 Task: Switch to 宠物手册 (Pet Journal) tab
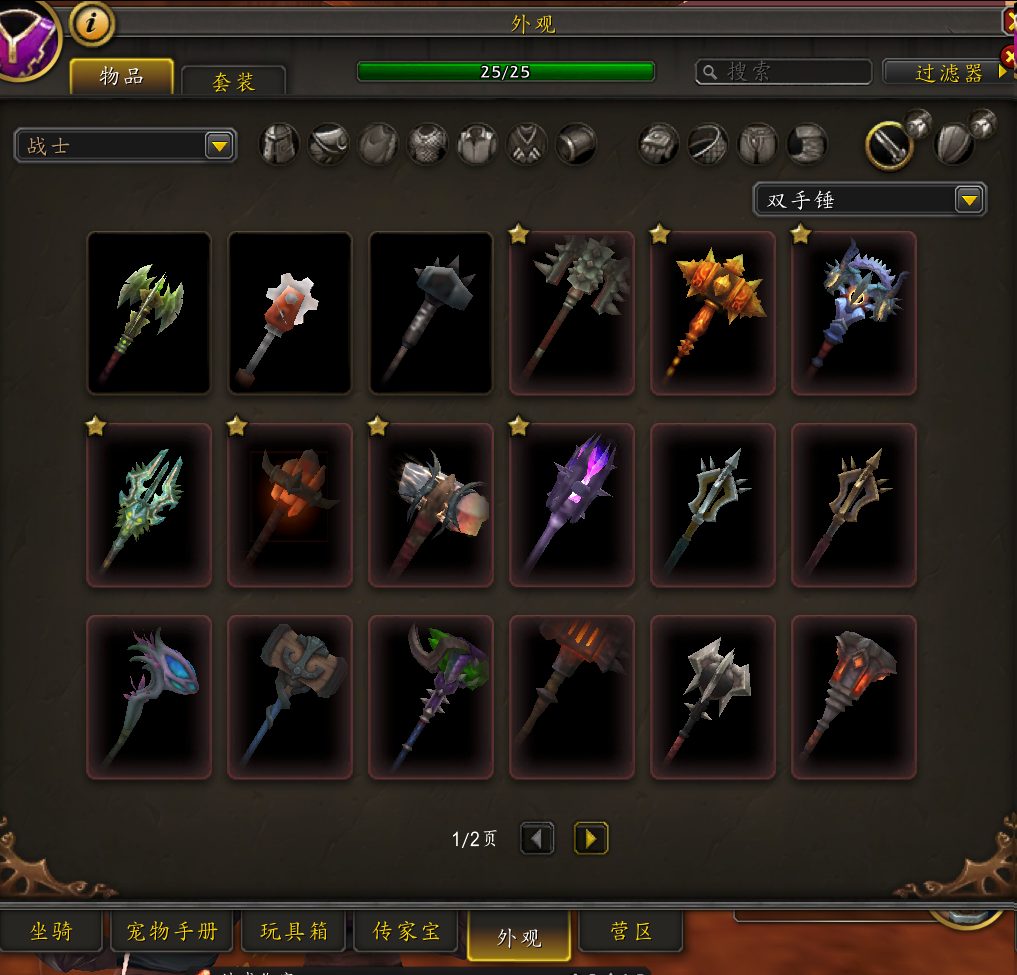pos(172,932)
